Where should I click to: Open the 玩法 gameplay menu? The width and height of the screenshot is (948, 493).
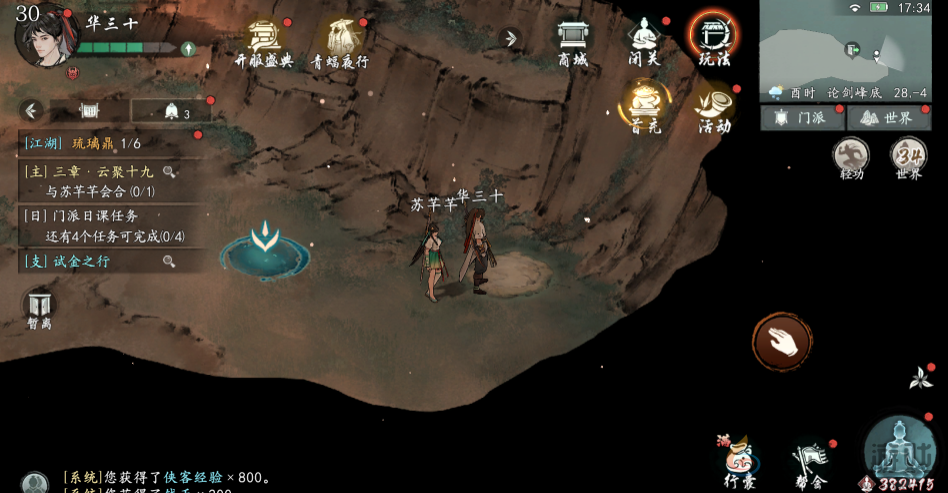coord(713,40)
